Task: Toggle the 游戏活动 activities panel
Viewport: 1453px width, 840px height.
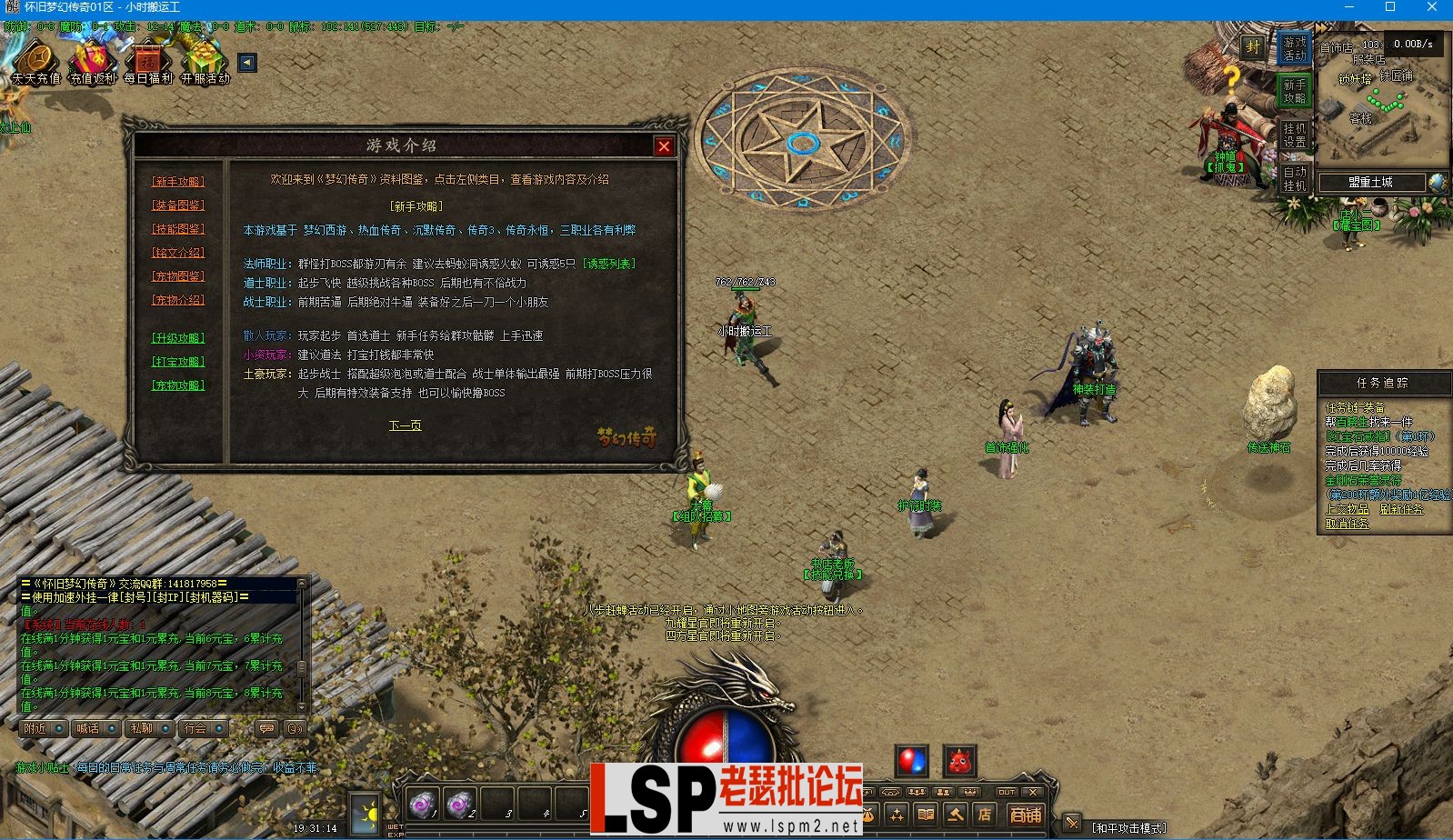Action: click(1296, 49)
